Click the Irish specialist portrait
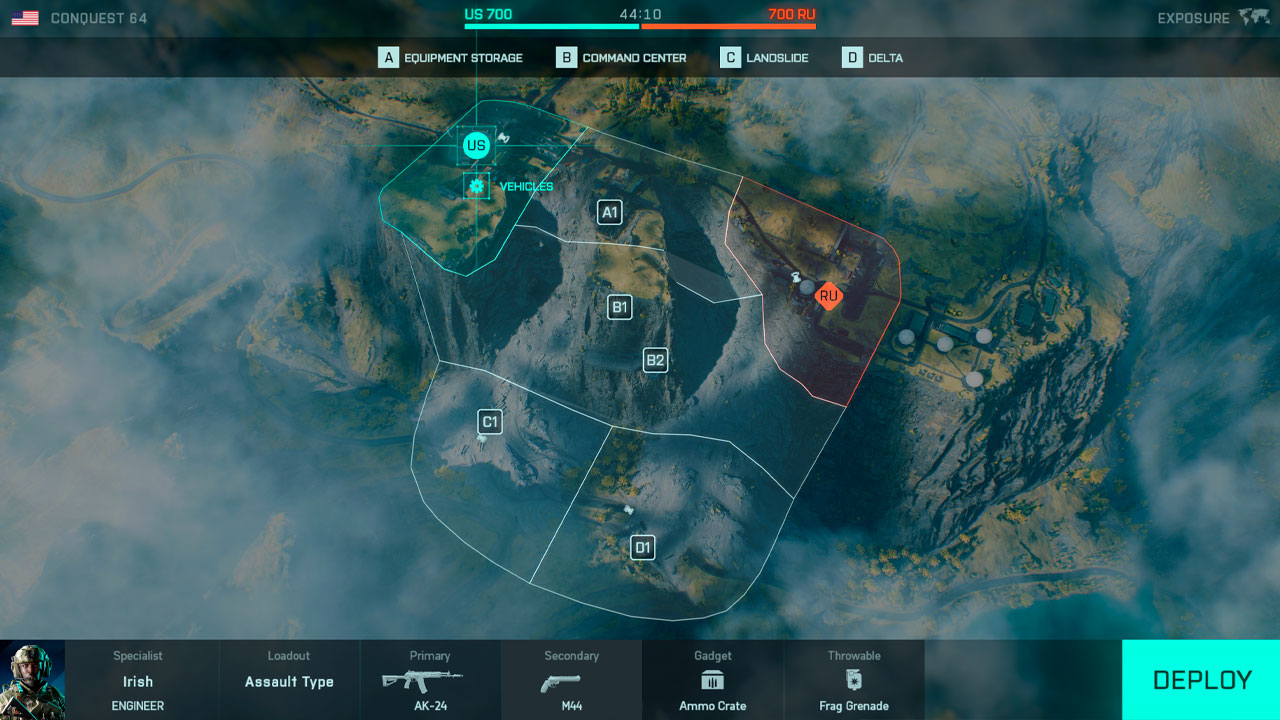Image resolution: width=1280 pixels, height=720 pixels. coord(32,680)
